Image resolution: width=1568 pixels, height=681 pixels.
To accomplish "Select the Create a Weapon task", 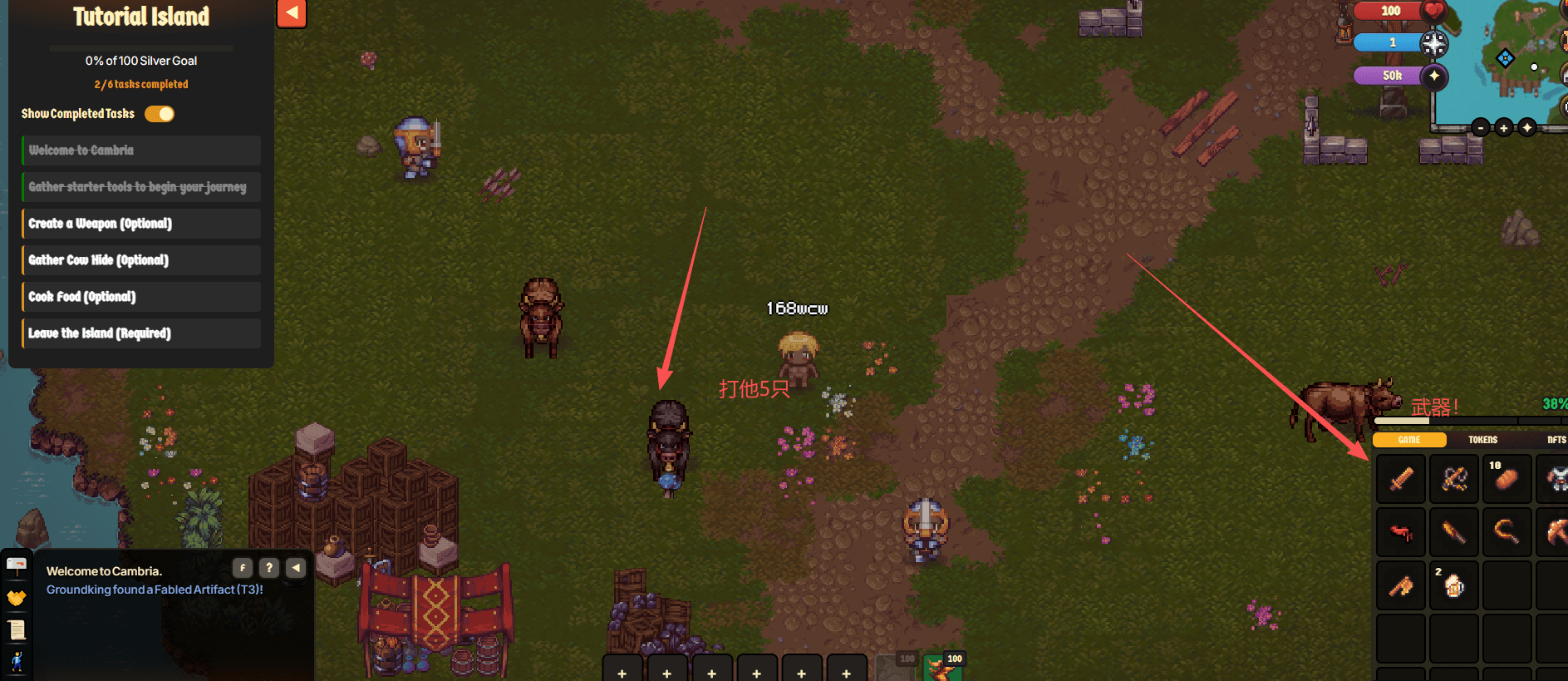I will coord(141,224).
